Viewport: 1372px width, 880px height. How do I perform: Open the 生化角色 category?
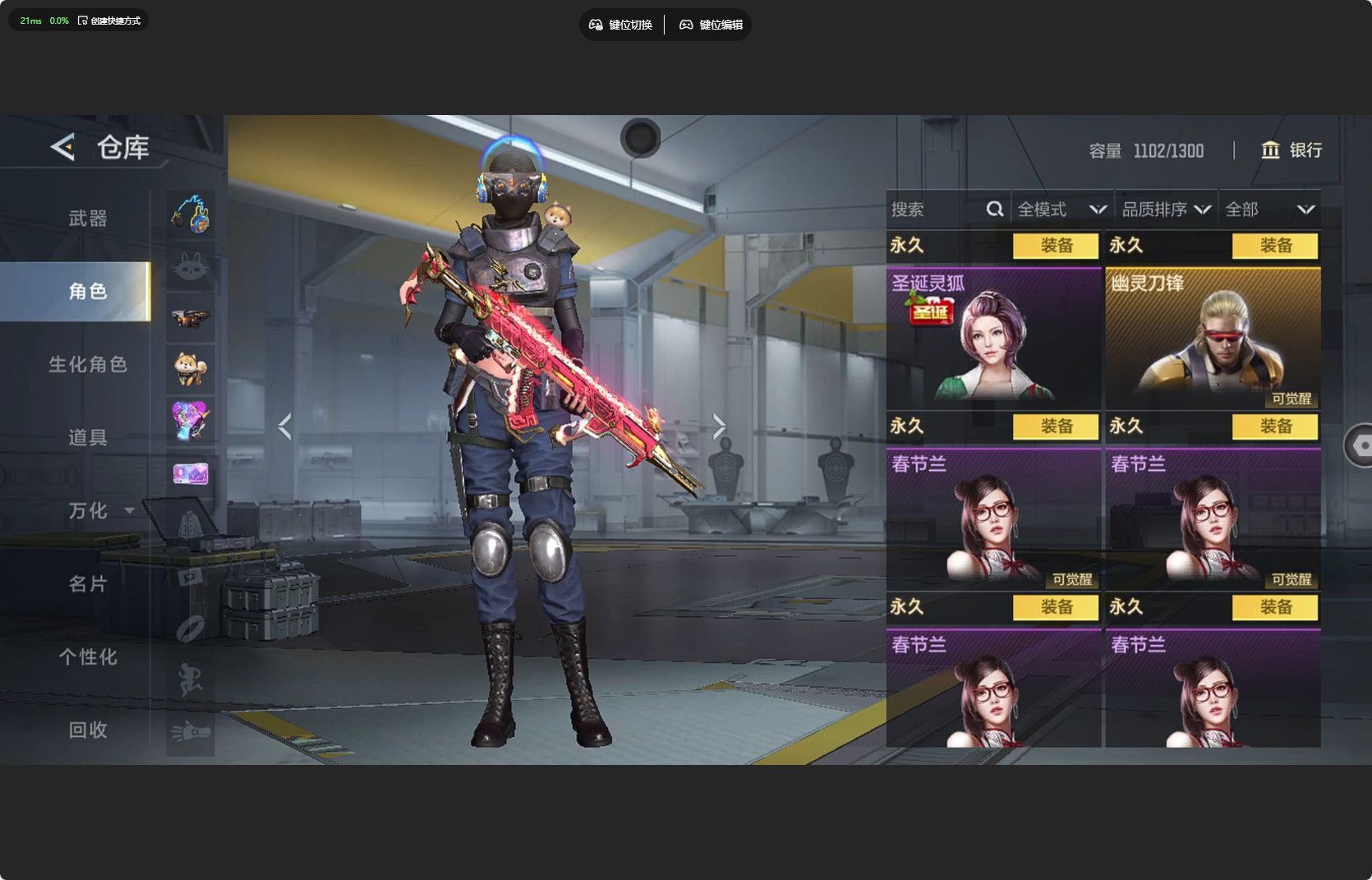(x=88, y=364)
